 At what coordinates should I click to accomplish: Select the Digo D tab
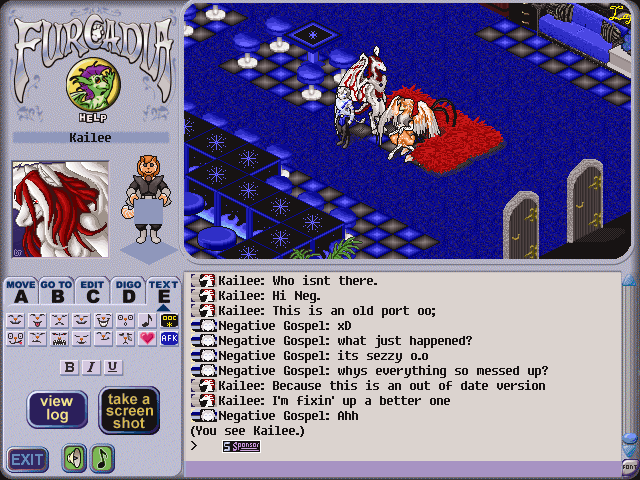(128, 291)
